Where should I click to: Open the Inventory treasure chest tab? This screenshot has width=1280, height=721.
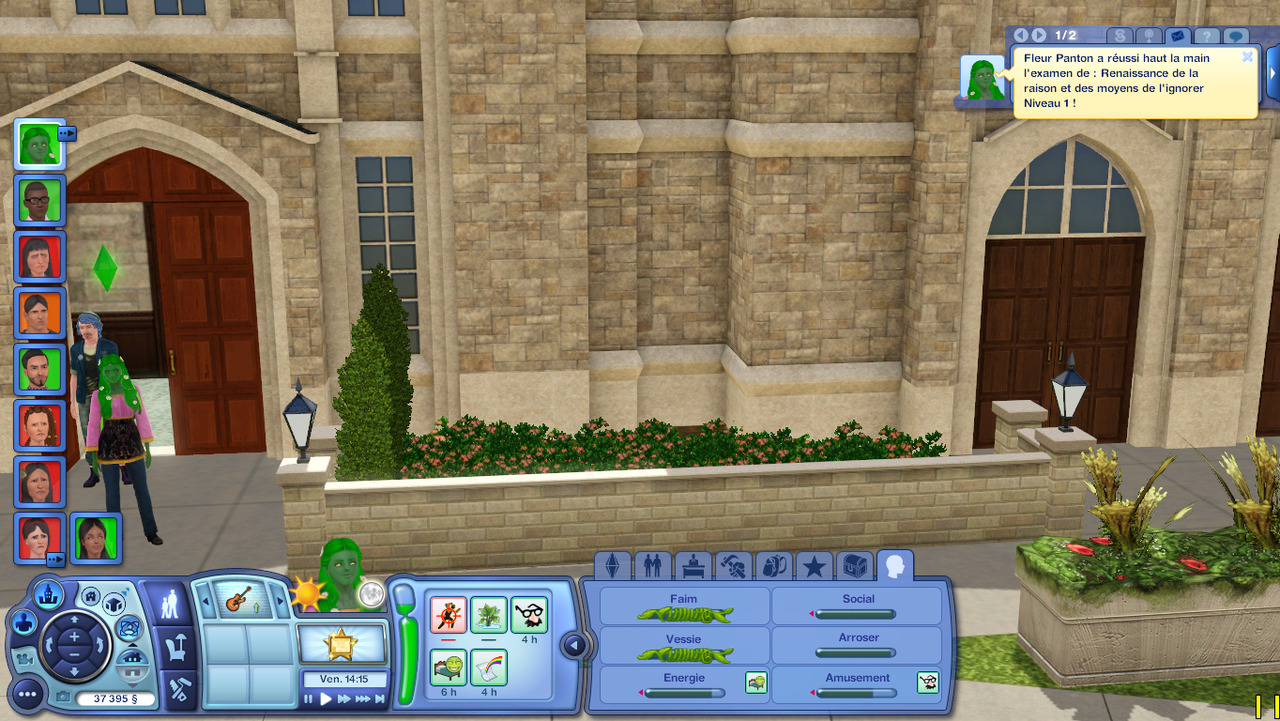854,566
